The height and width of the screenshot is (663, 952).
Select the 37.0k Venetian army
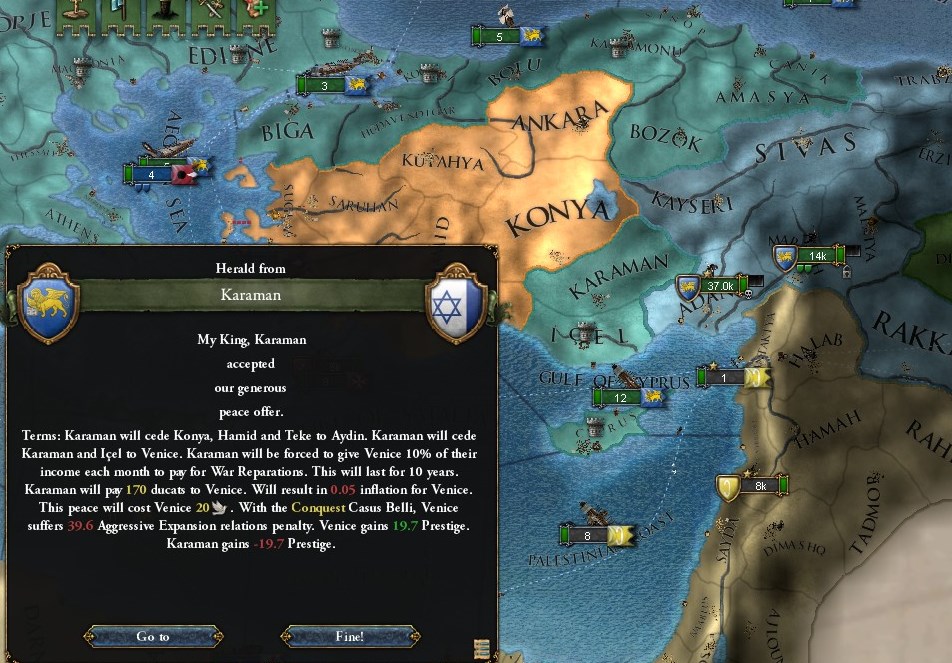pos(718,286)
